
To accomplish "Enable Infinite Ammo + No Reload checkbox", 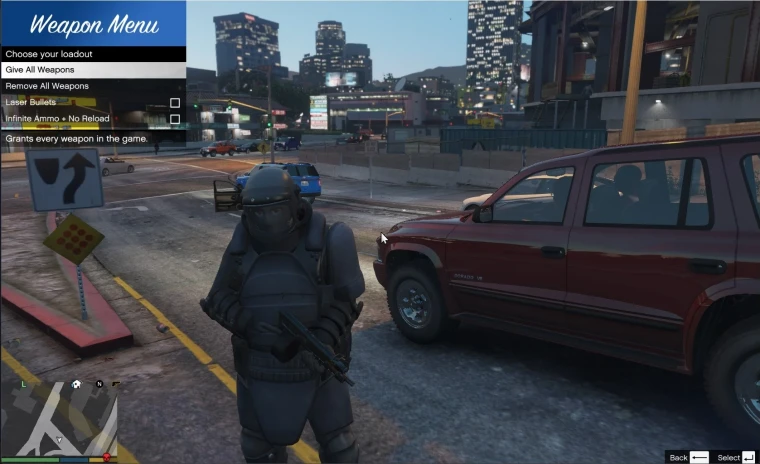I will (175, 119).
